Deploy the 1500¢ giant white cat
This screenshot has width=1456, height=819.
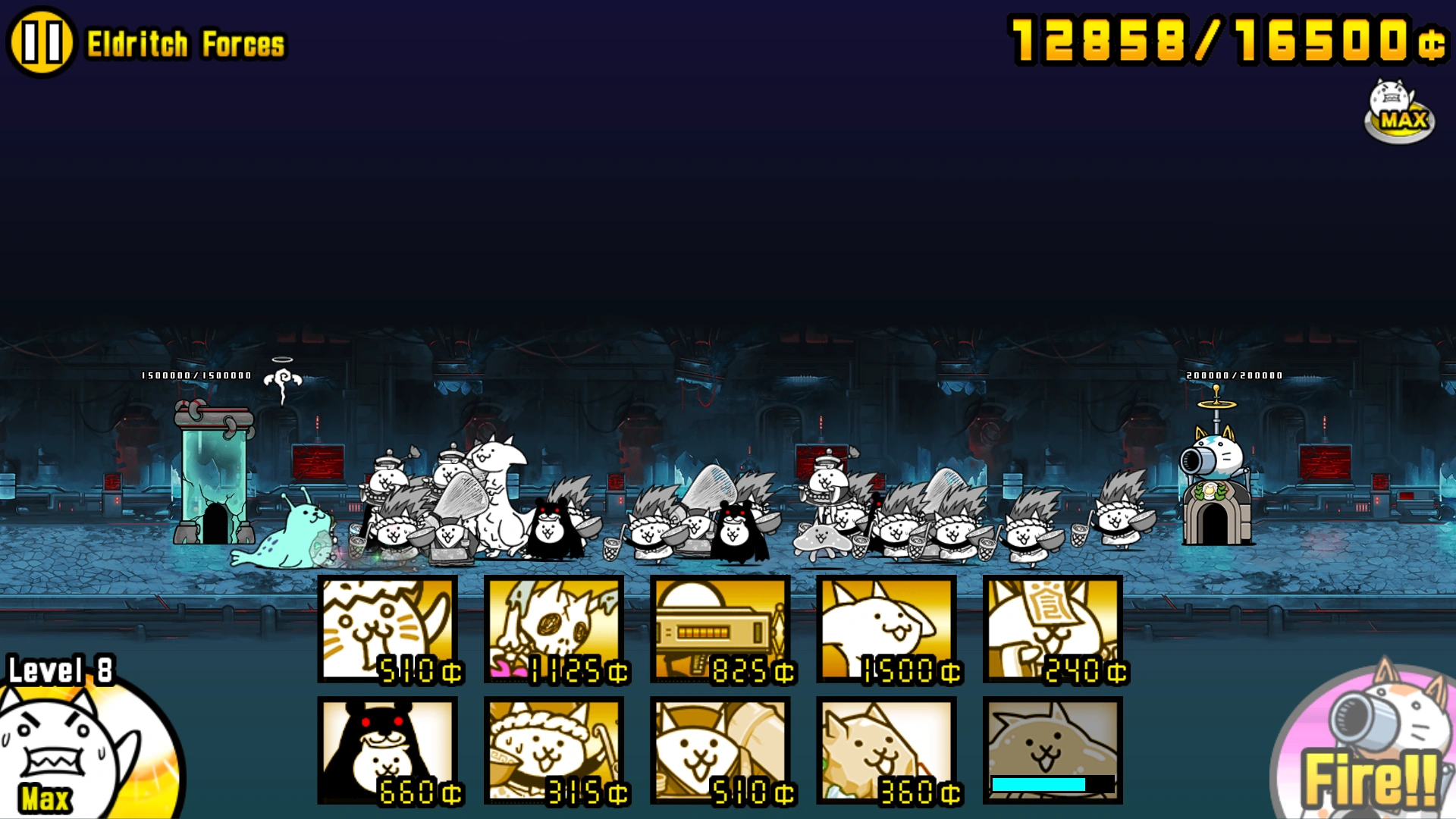[x=888, y=629]
